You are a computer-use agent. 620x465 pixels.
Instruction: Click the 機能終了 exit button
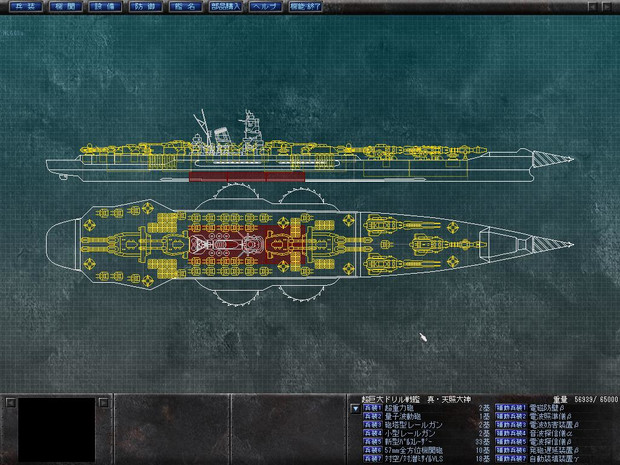pyautogui.click(x=305, y=6)
